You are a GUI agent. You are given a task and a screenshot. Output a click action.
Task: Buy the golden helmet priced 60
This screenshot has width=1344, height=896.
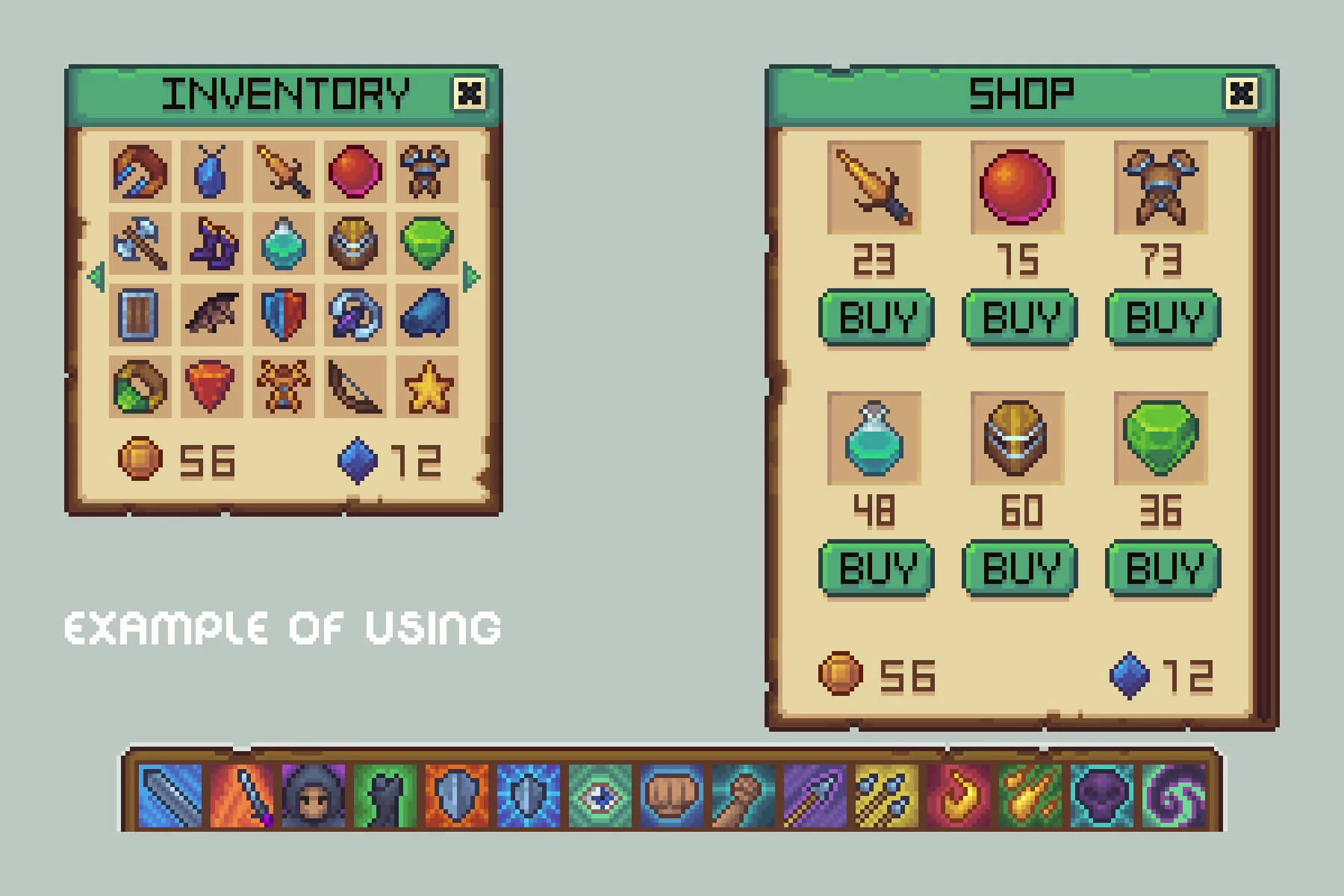point(1020,568)
